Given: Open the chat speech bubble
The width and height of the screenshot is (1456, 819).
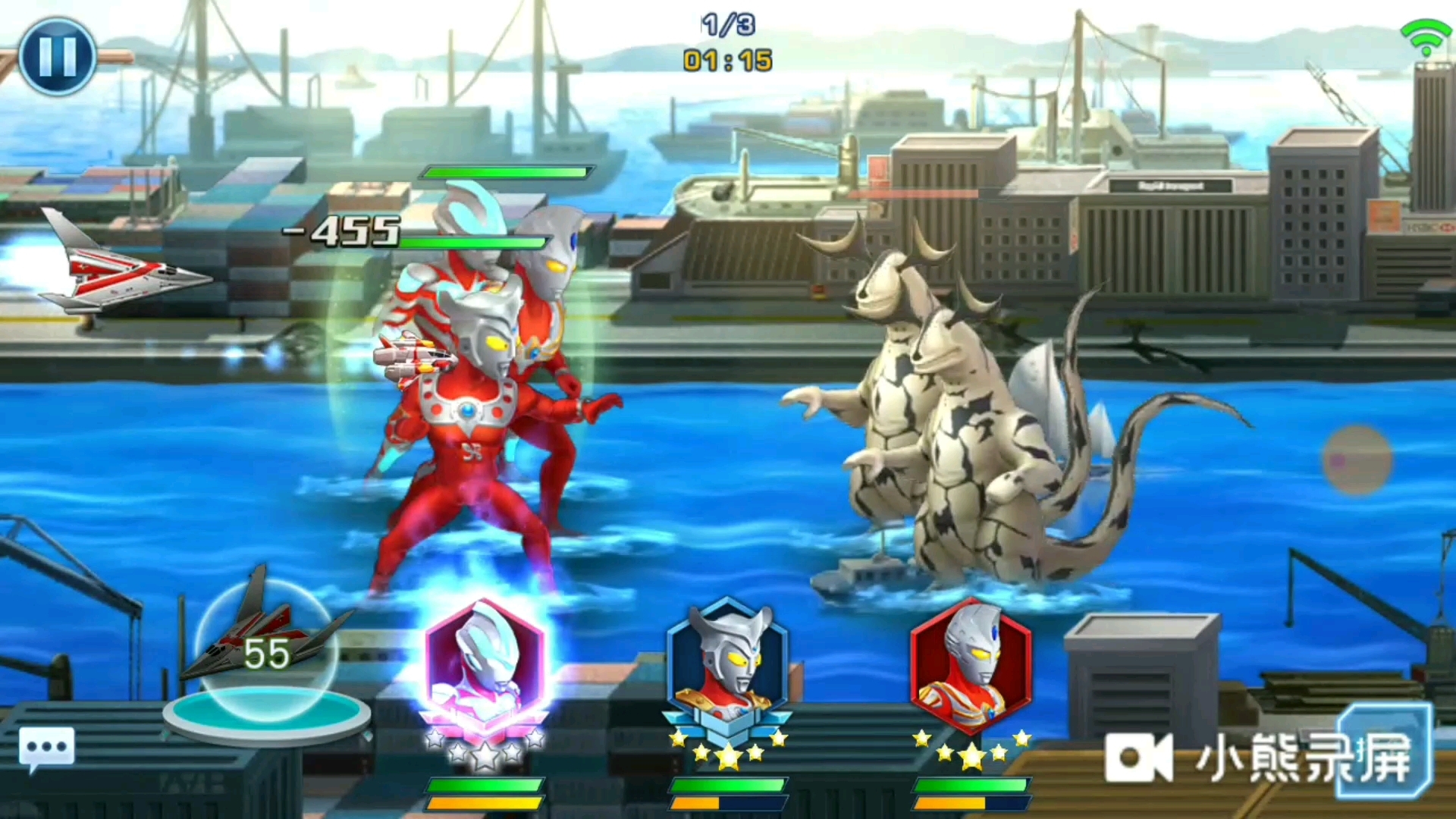Looking at the screenshot, I should click(x=47, y=749).
